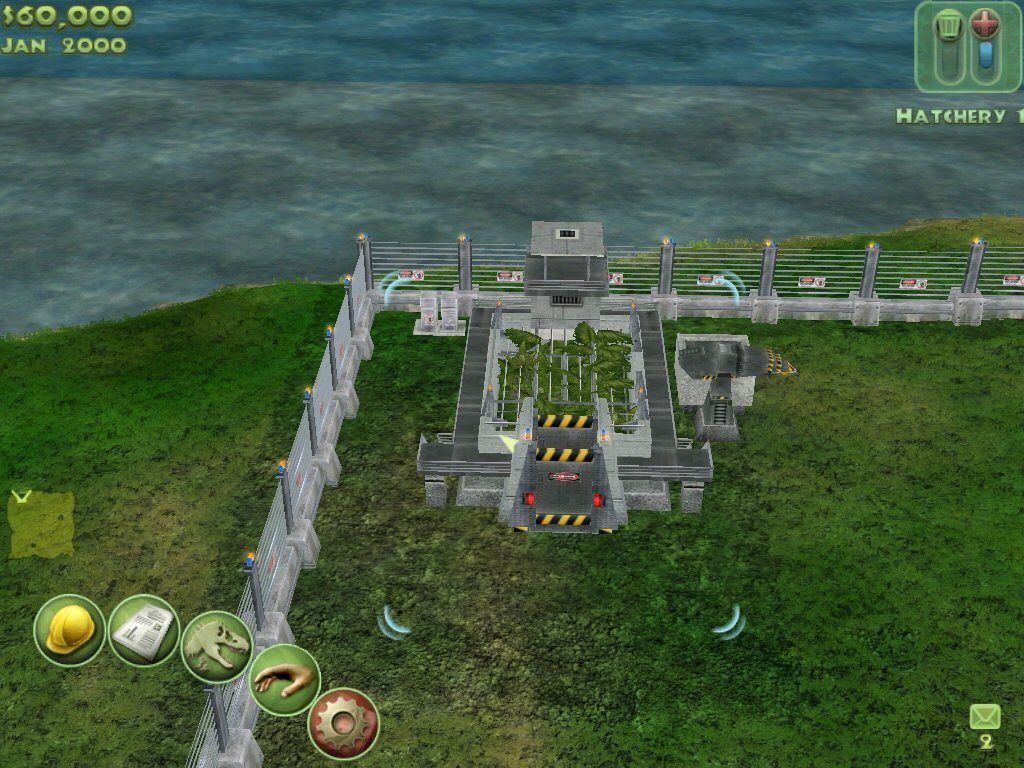
Task: Repair the hatchery with the red cross icon
Action: (x=985, y=25)
